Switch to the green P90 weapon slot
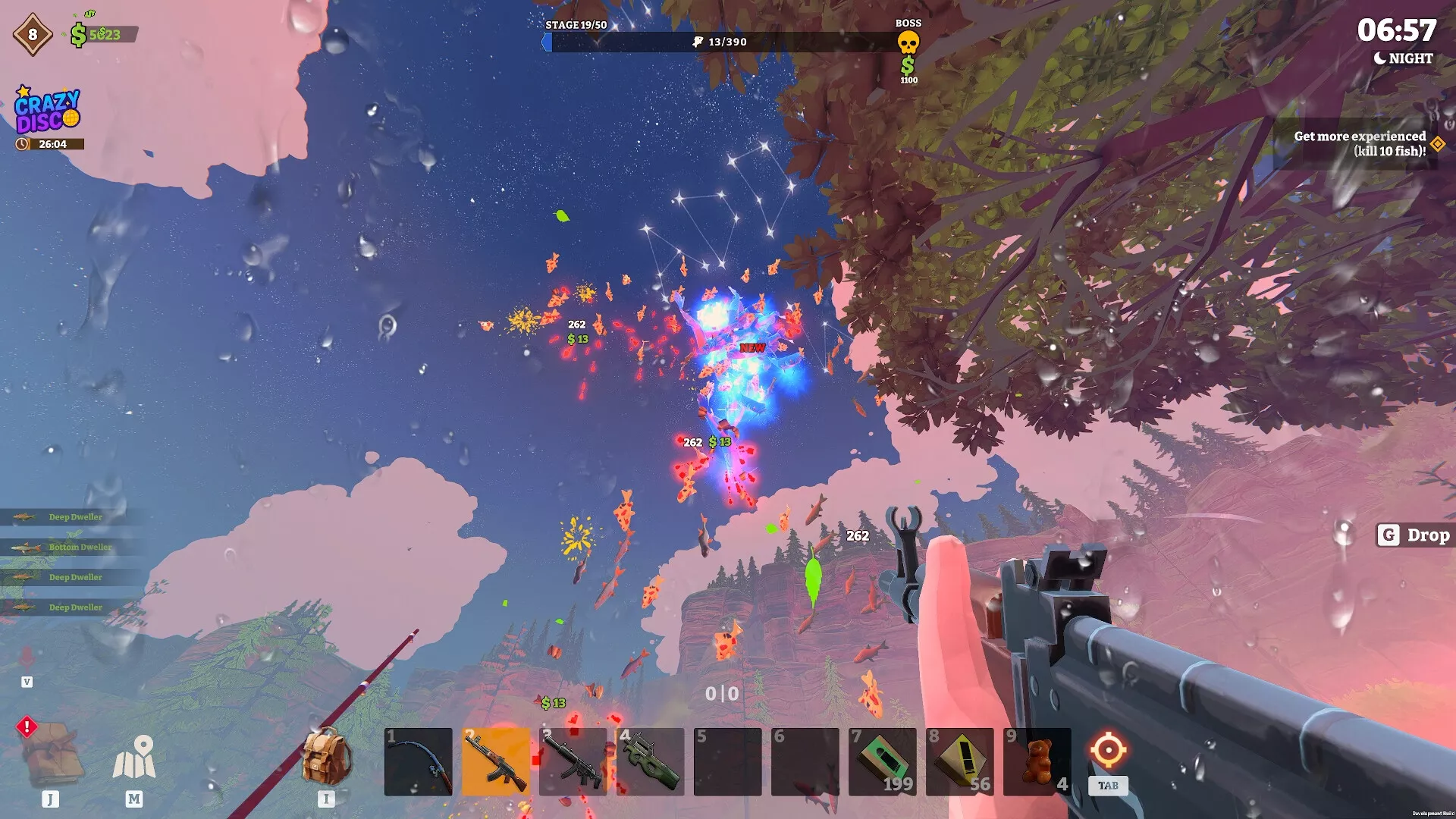 point(650,761)
